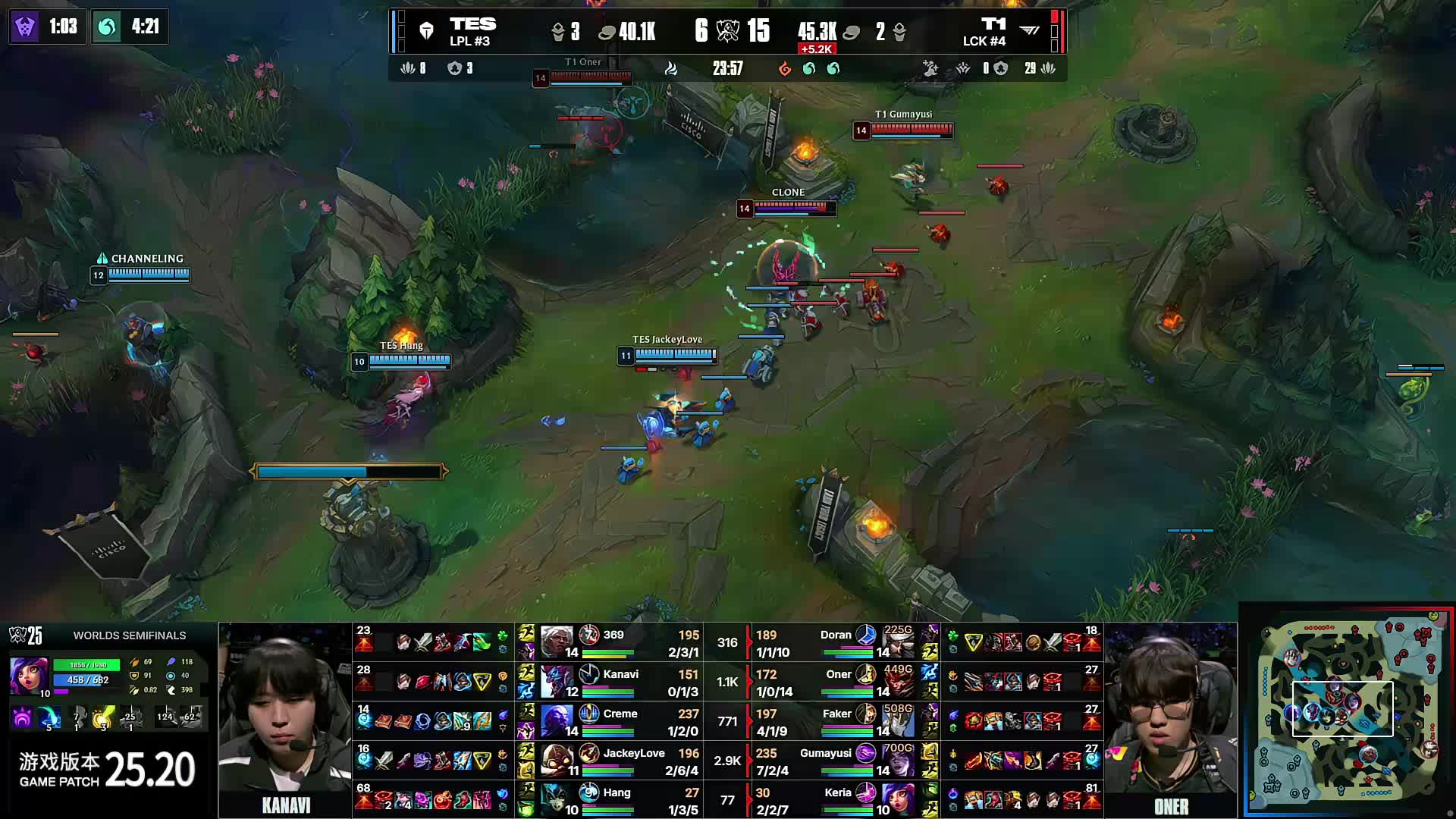This screenshot has width=1456, height=819.
Task: Select Kanavi's champion portrait in scoreboard
Action: (x=557, y=682)
